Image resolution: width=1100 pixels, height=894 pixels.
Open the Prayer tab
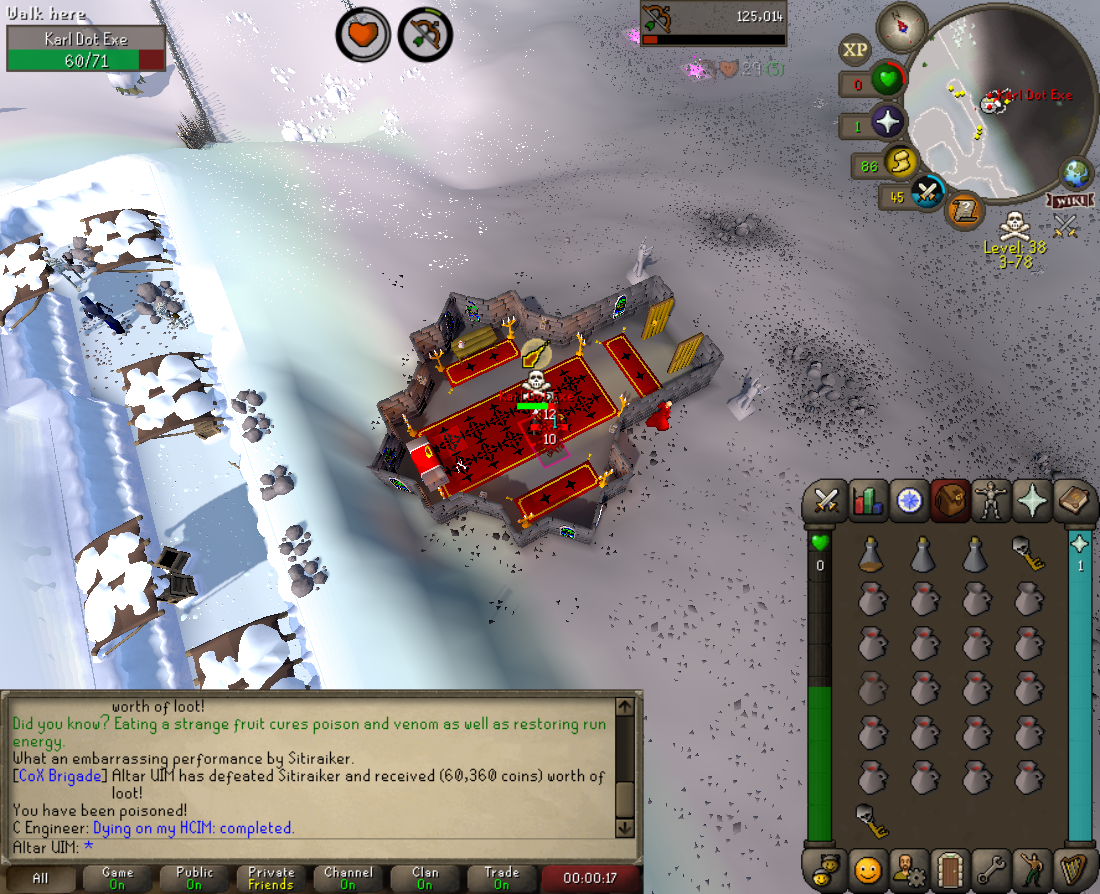(1032, 500)
